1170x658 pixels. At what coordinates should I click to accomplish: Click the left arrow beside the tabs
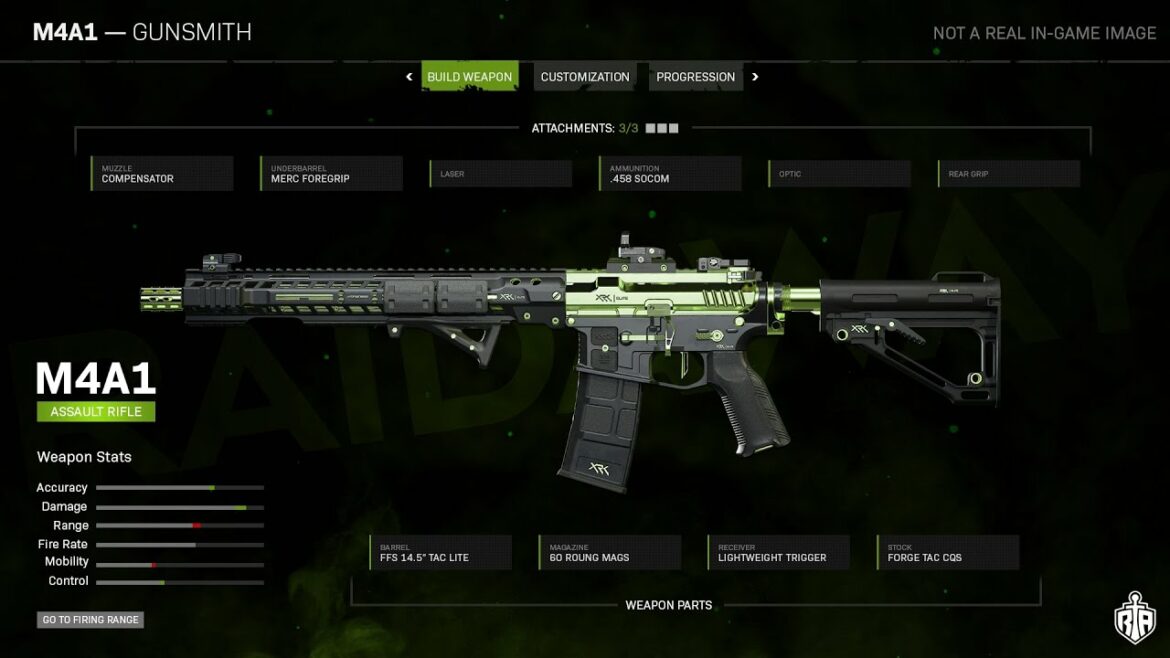409,77
